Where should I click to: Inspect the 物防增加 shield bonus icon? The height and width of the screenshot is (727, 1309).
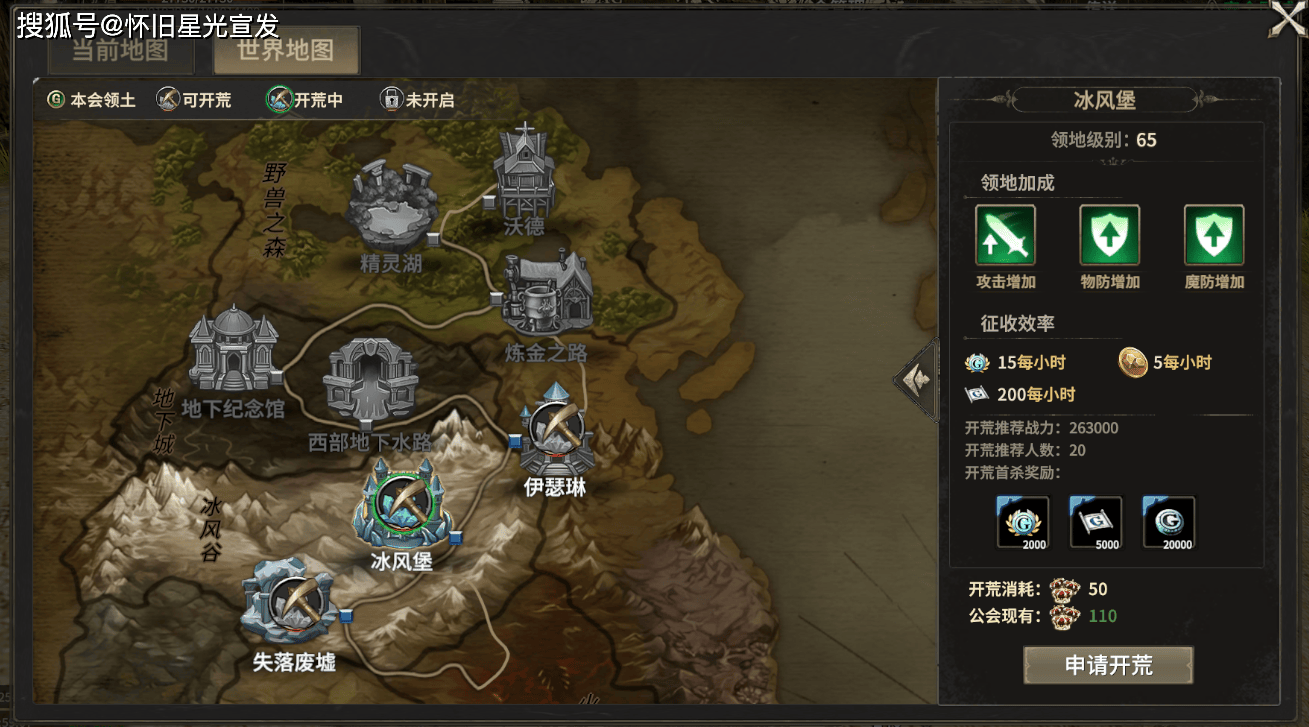1109,235
